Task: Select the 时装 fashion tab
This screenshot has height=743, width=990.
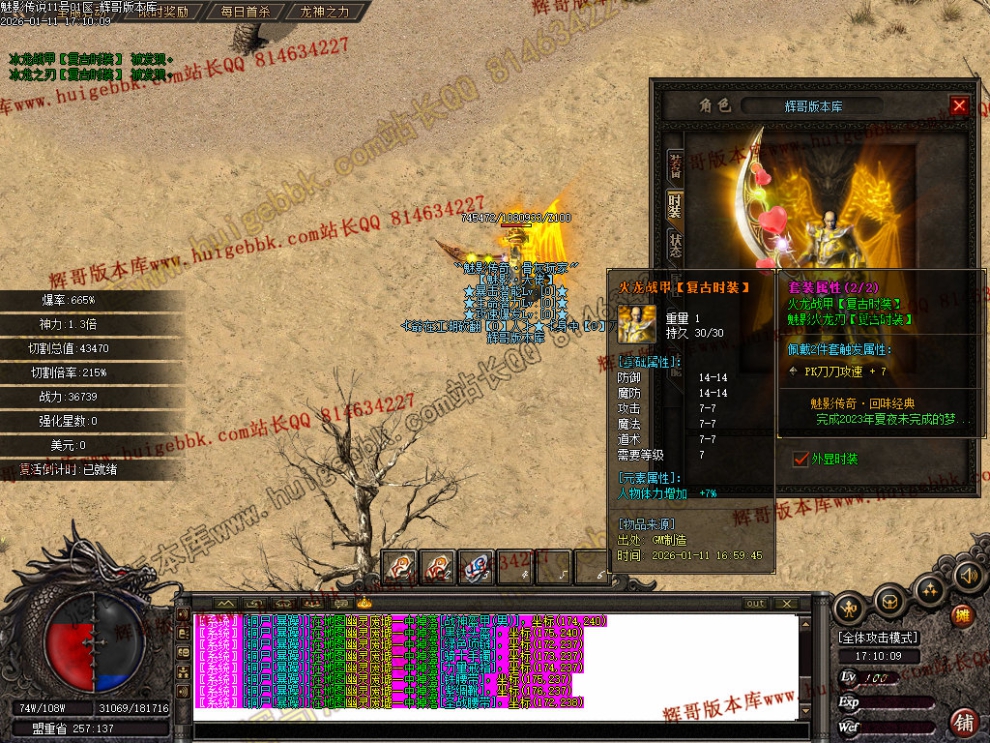Action: [676, 207]
